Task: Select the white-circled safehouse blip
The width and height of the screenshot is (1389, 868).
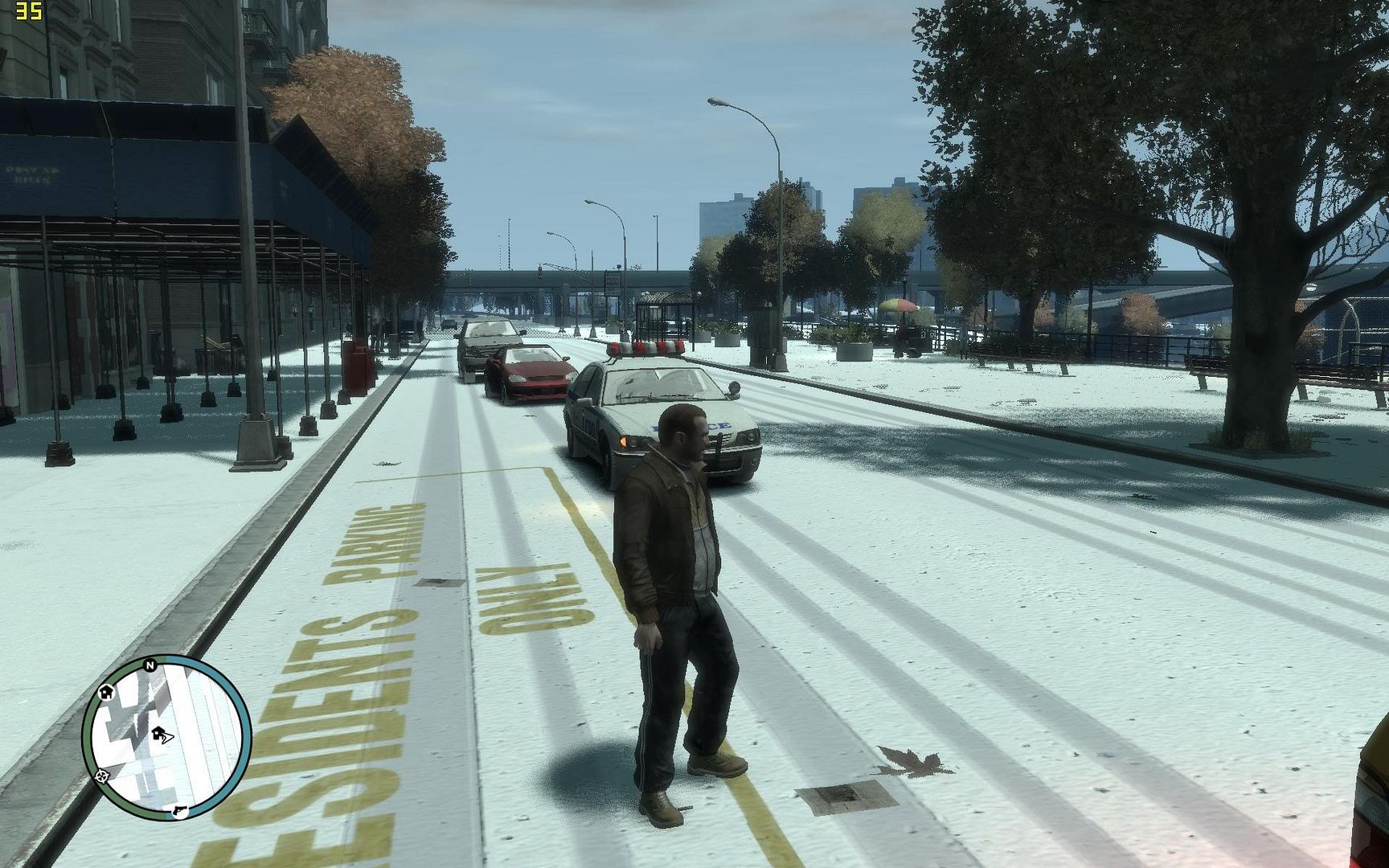Action: [x=105, y=691]
